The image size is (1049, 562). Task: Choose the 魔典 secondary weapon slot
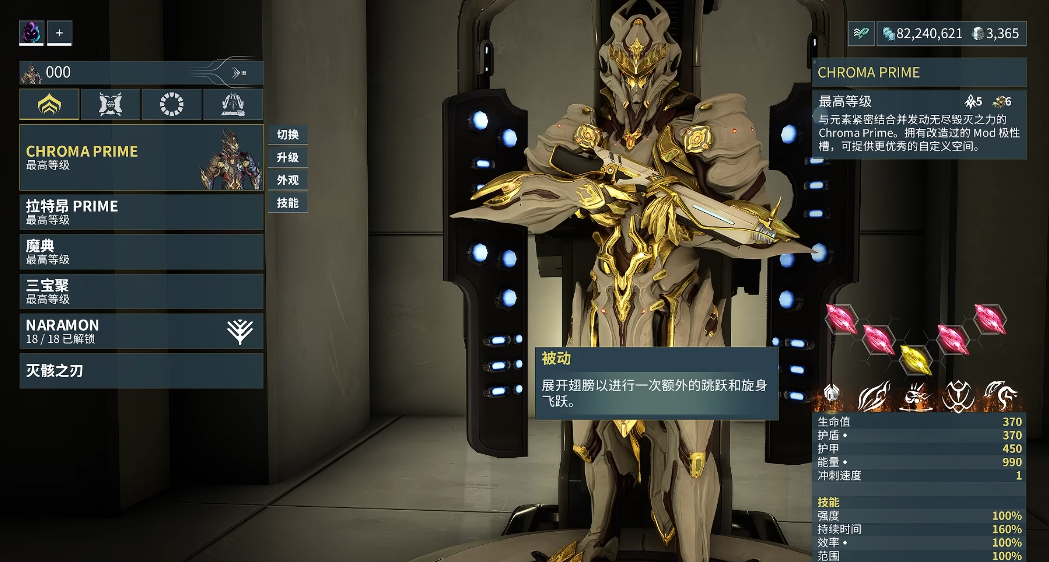point(141,251)
